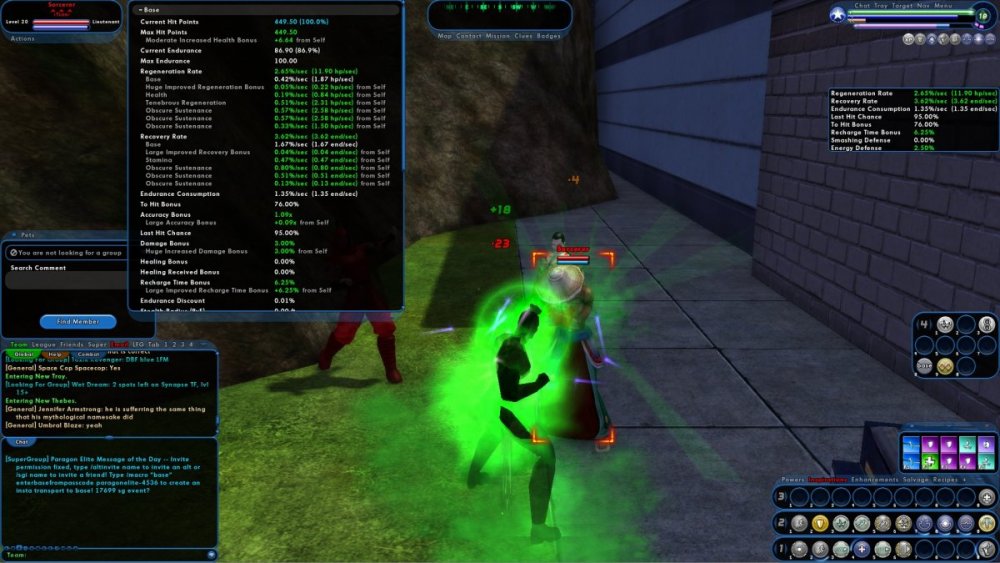This screenshot has width=1000, height=563.
Task: Switch to the Friends tab
Action: (72, 344)
